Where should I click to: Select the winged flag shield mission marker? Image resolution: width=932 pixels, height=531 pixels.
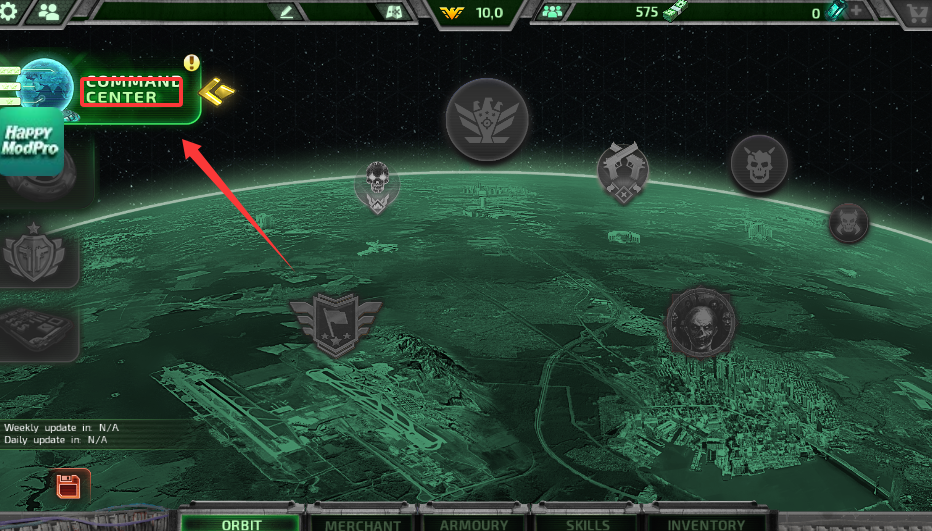coord(336,323)
